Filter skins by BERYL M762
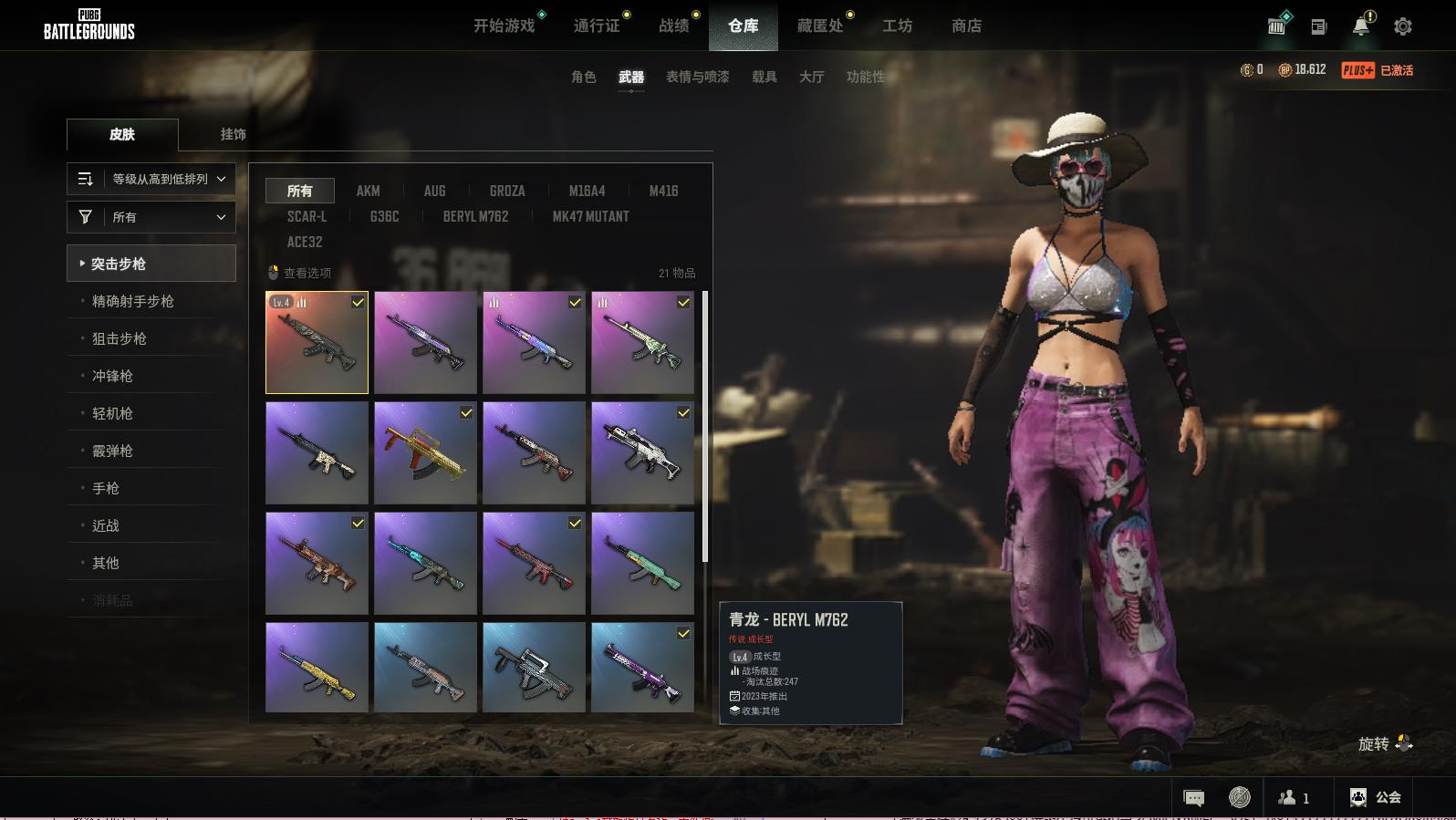The height and width of the screenshot is (820, 1456). [475, 216]
